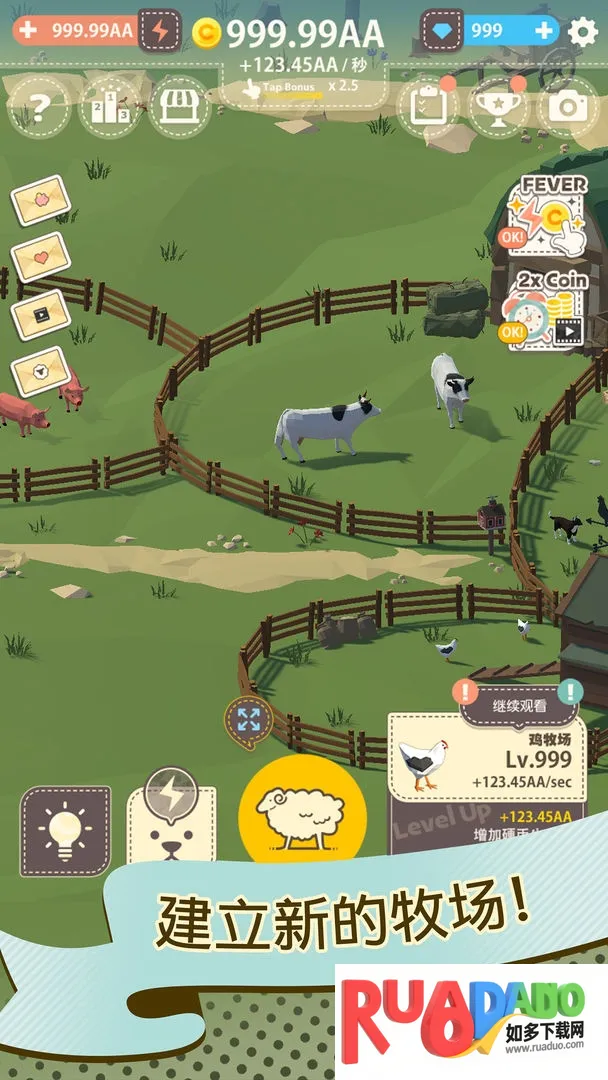Click the 继续观看 button
608x1080 pixels.
pyautogui.click(x=519, y=704)
